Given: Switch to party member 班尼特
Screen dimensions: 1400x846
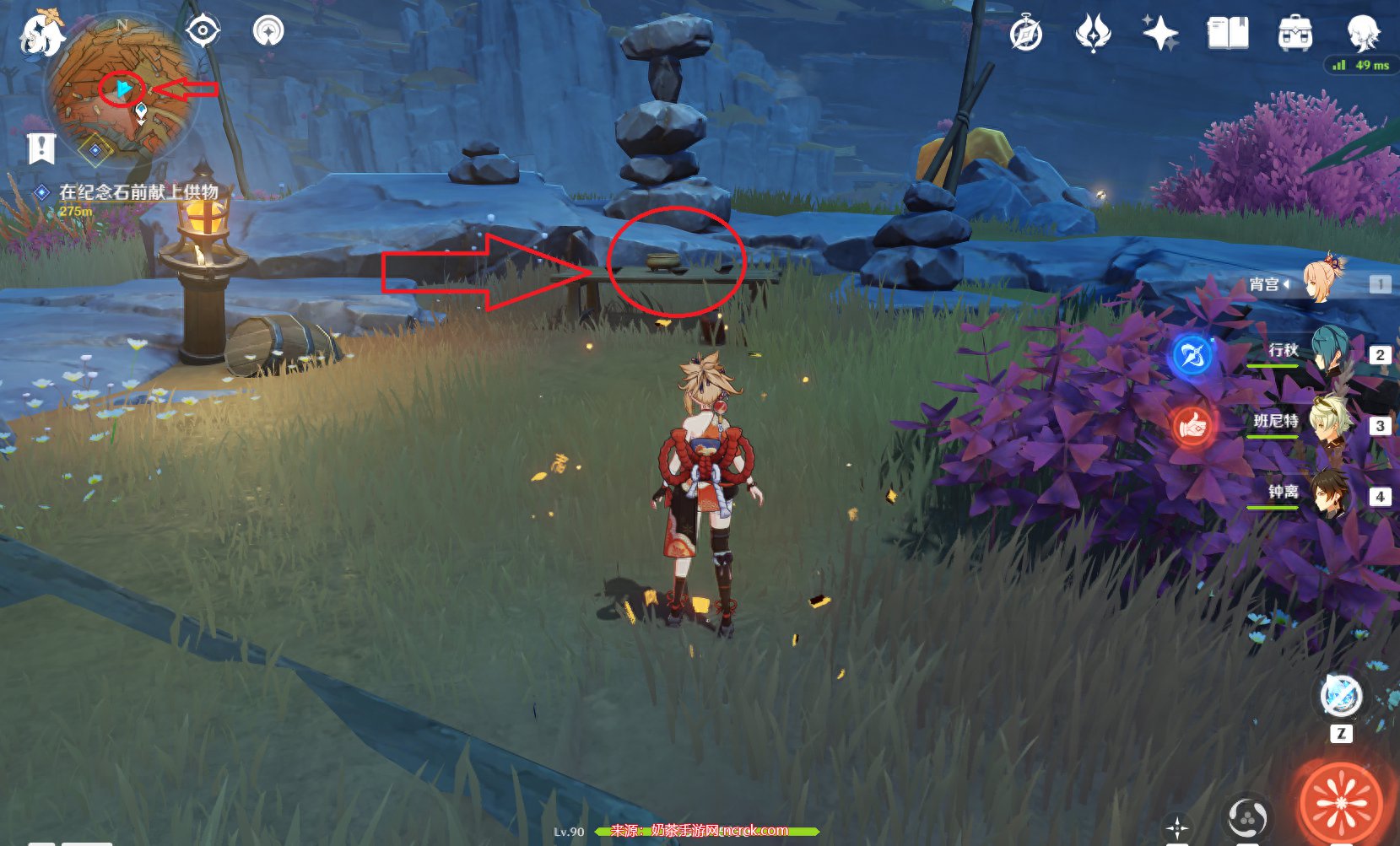Looking at the screenshot, I should pyautogui.click(x=1329, y=424).
